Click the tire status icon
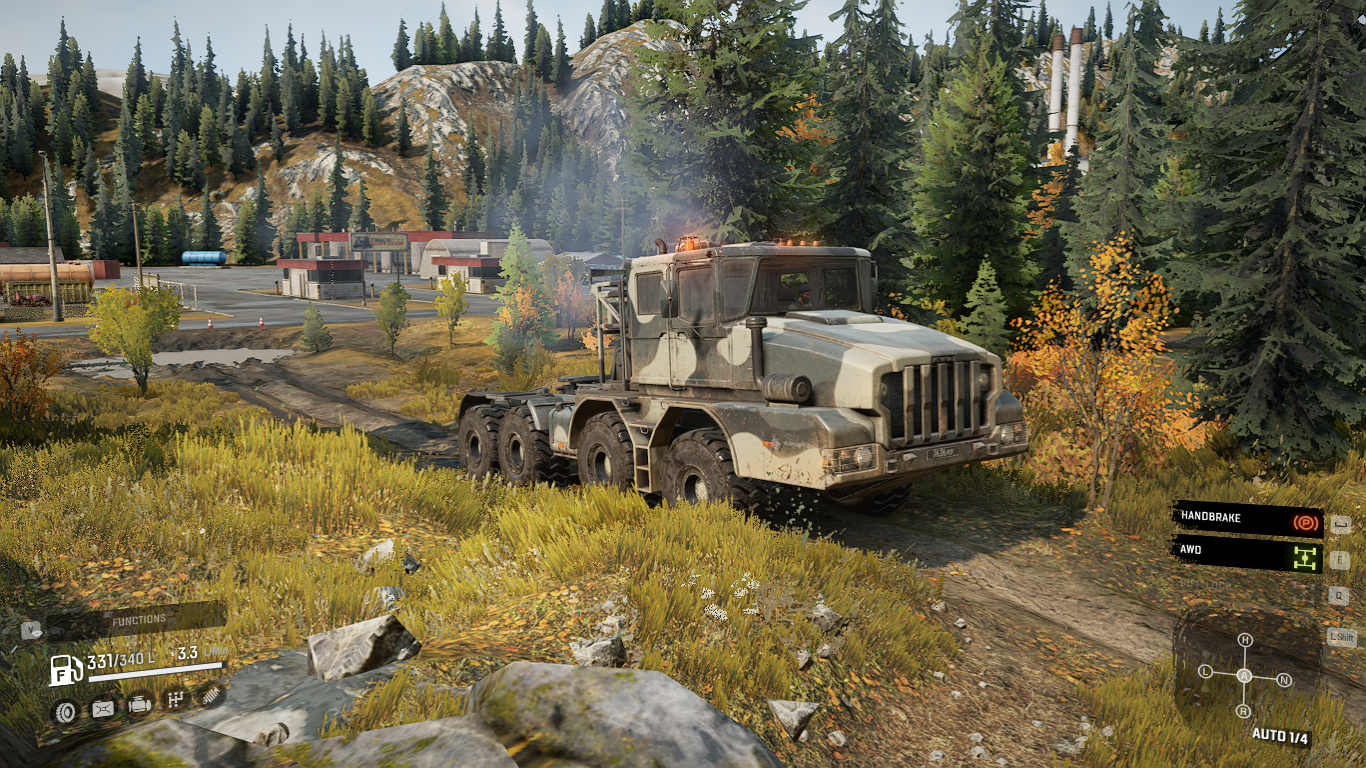The height and width of the screenshot is (768, 1366). click(65, 712)
